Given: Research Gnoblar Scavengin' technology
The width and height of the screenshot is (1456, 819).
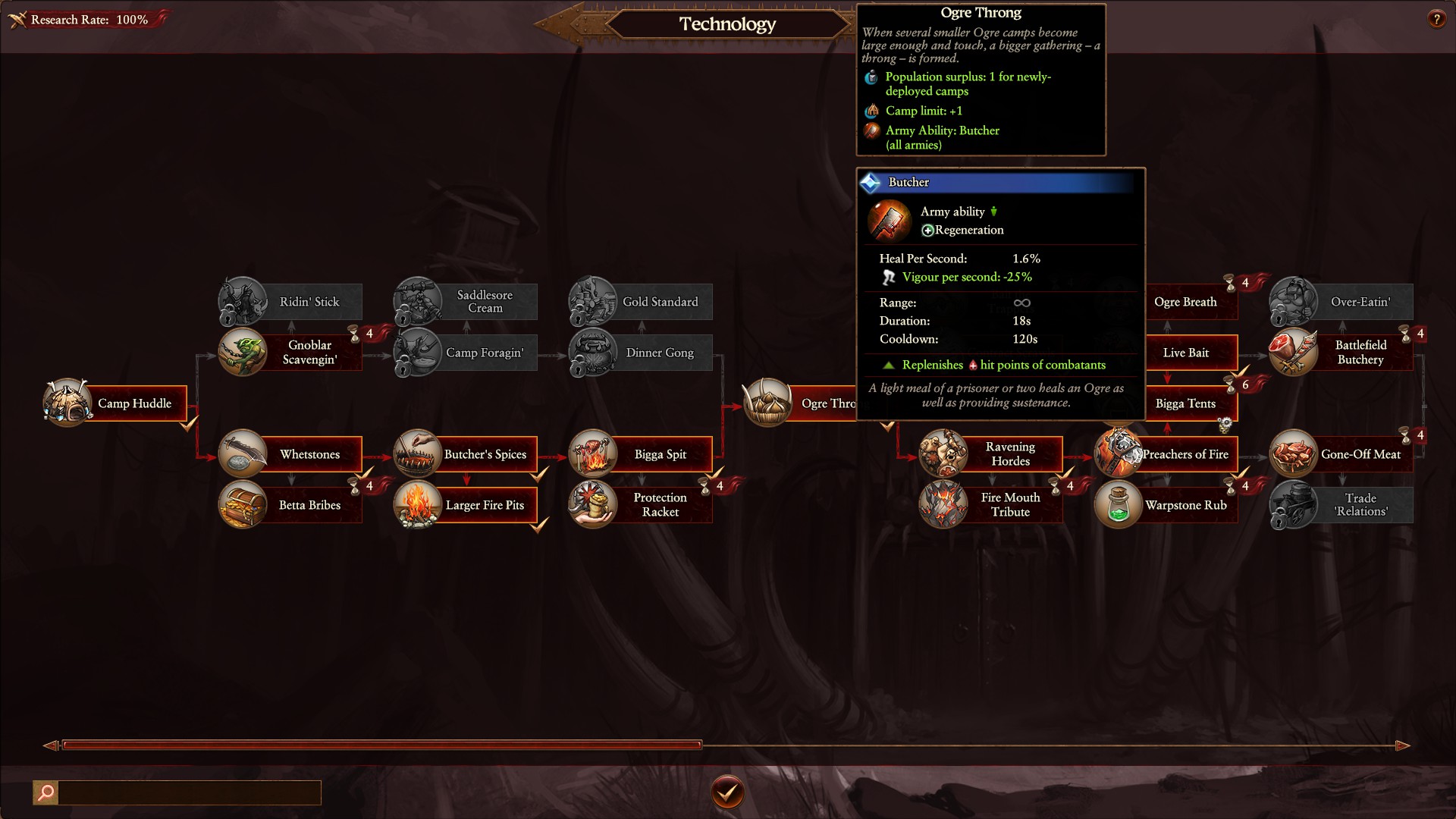Looking at the screenshot, I should pos(309,353).
